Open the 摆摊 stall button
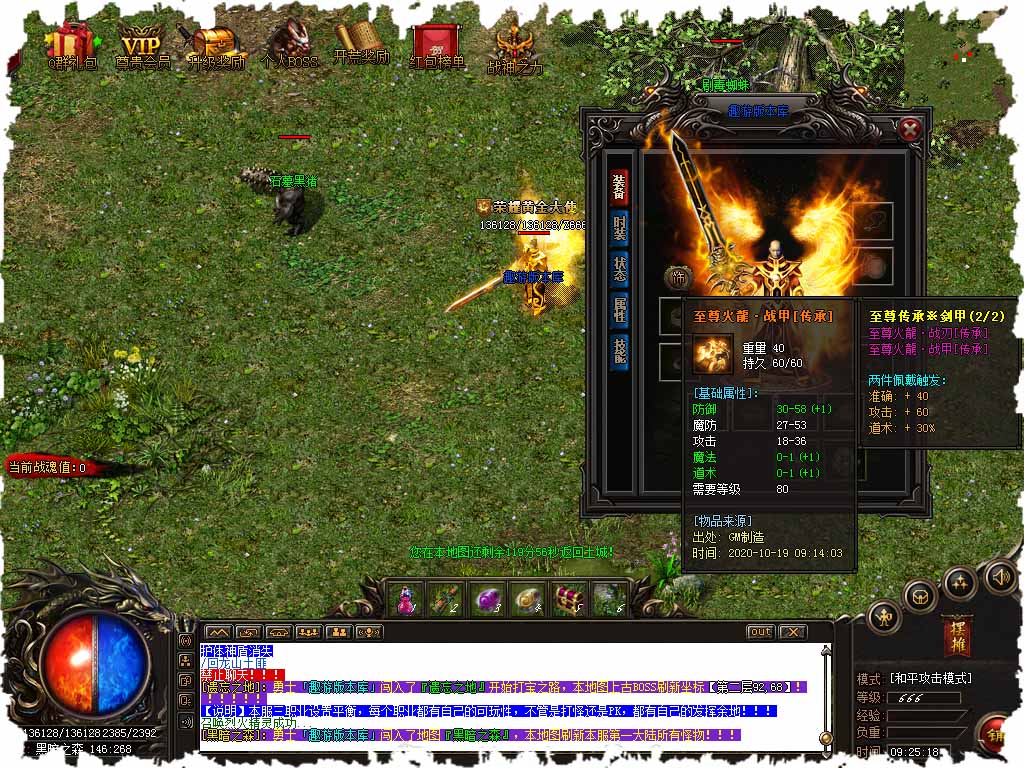This screenshot has height=768, width=1024. point(957,636)
